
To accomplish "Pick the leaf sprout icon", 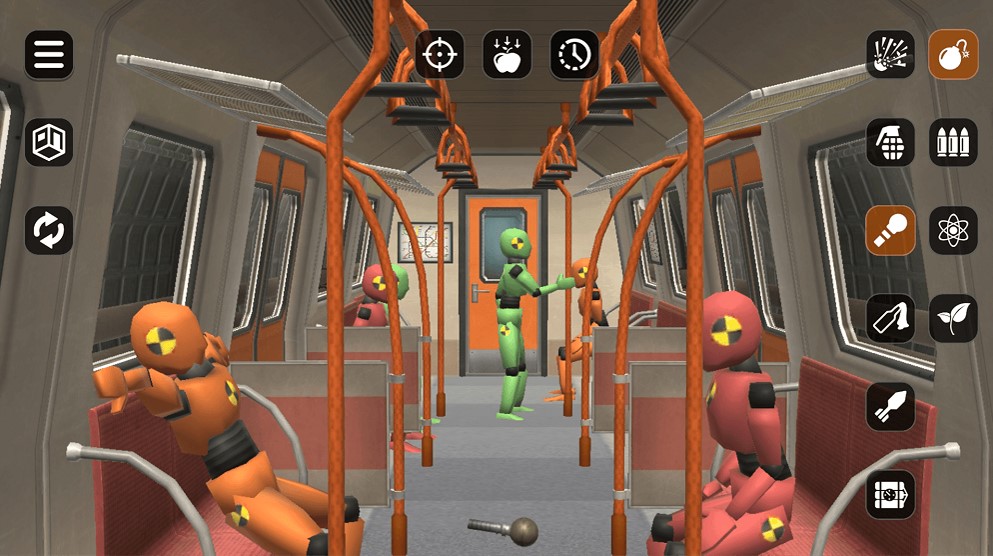I will click(x=953, y=319).
